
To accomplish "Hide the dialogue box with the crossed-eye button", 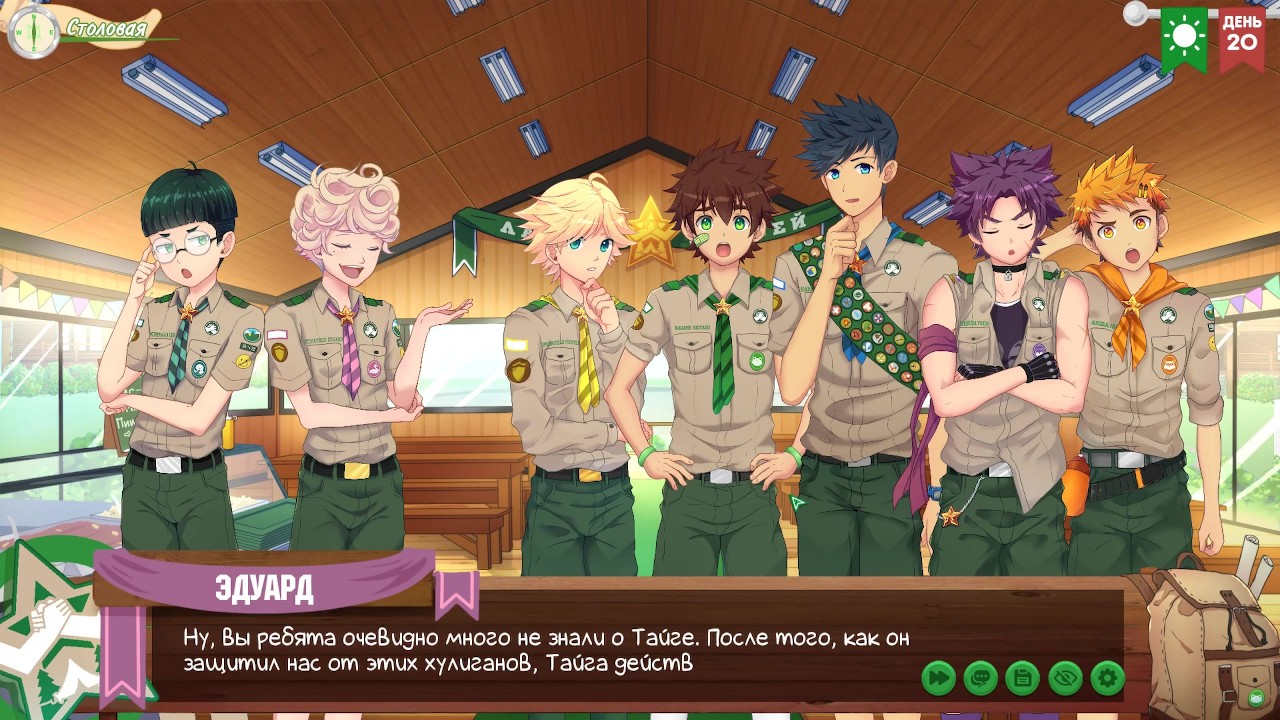I will (1066, 678).
